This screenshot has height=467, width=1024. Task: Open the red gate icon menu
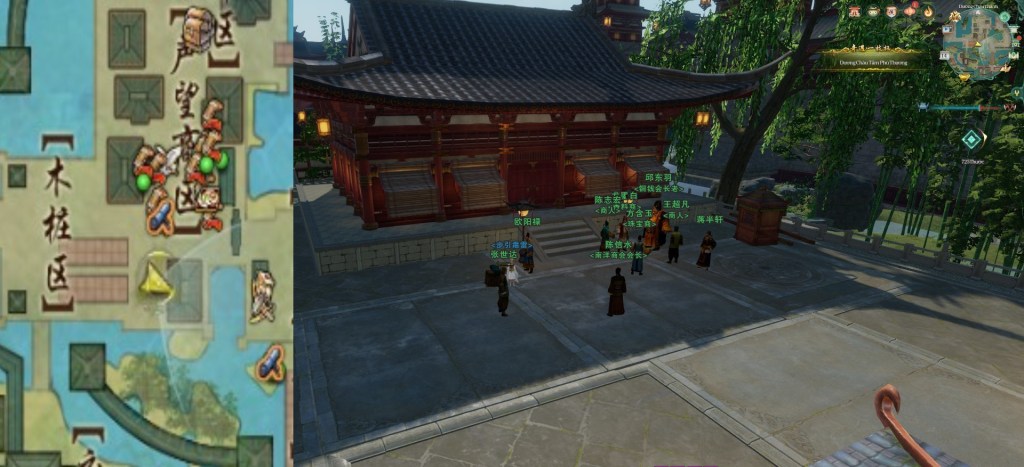pyautogui.click(x=855, y=11)
